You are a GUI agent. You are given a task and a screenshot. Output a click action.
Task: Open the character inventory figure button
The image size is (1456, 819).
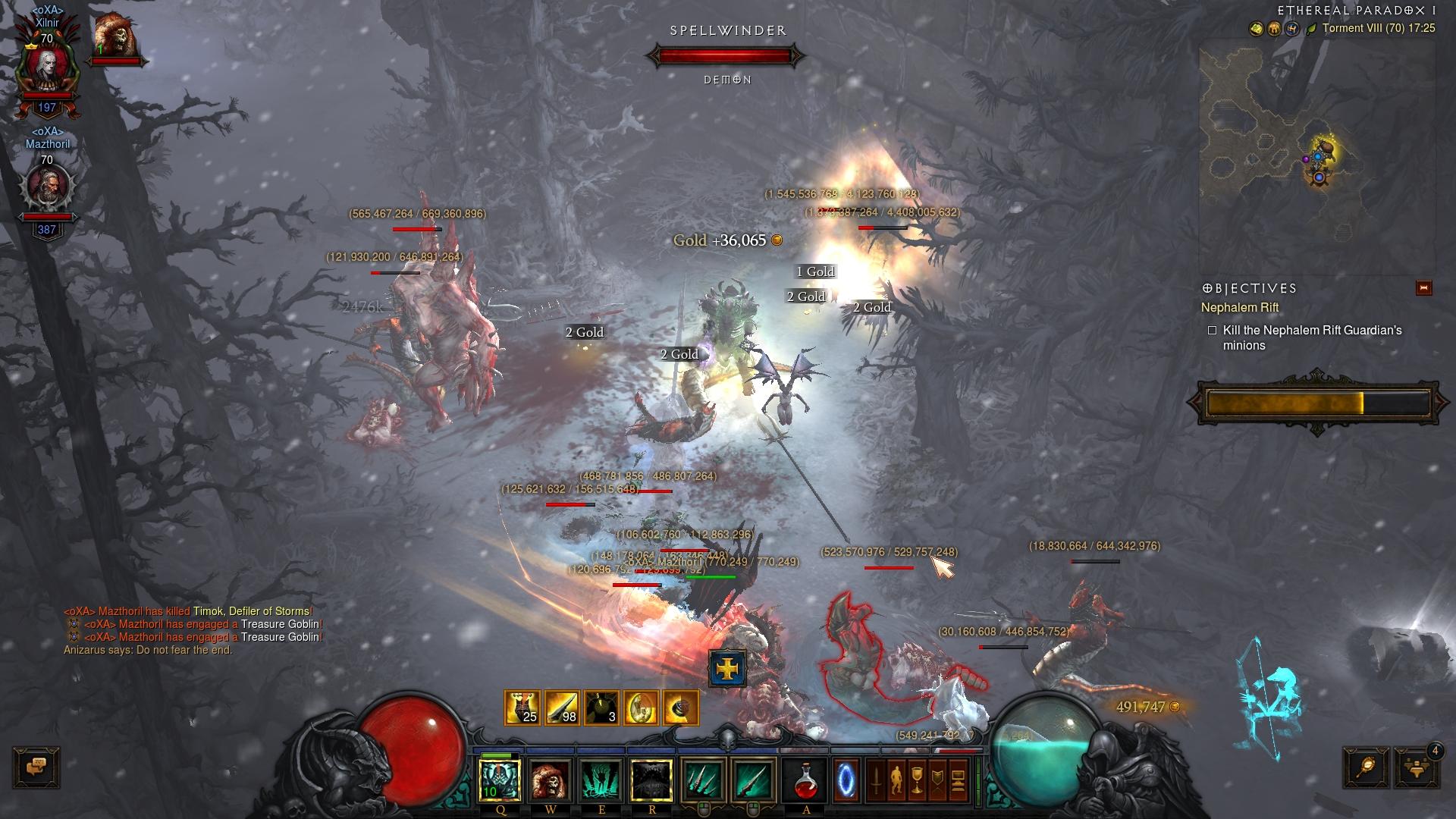pos(897,780)
